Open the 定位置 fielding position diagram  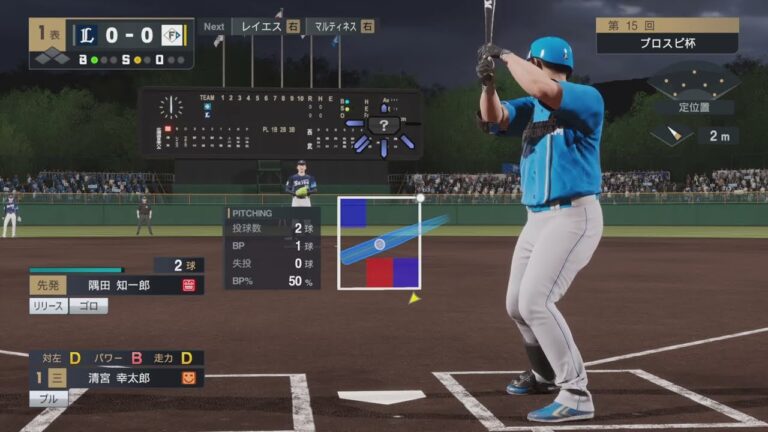(694, 88)
